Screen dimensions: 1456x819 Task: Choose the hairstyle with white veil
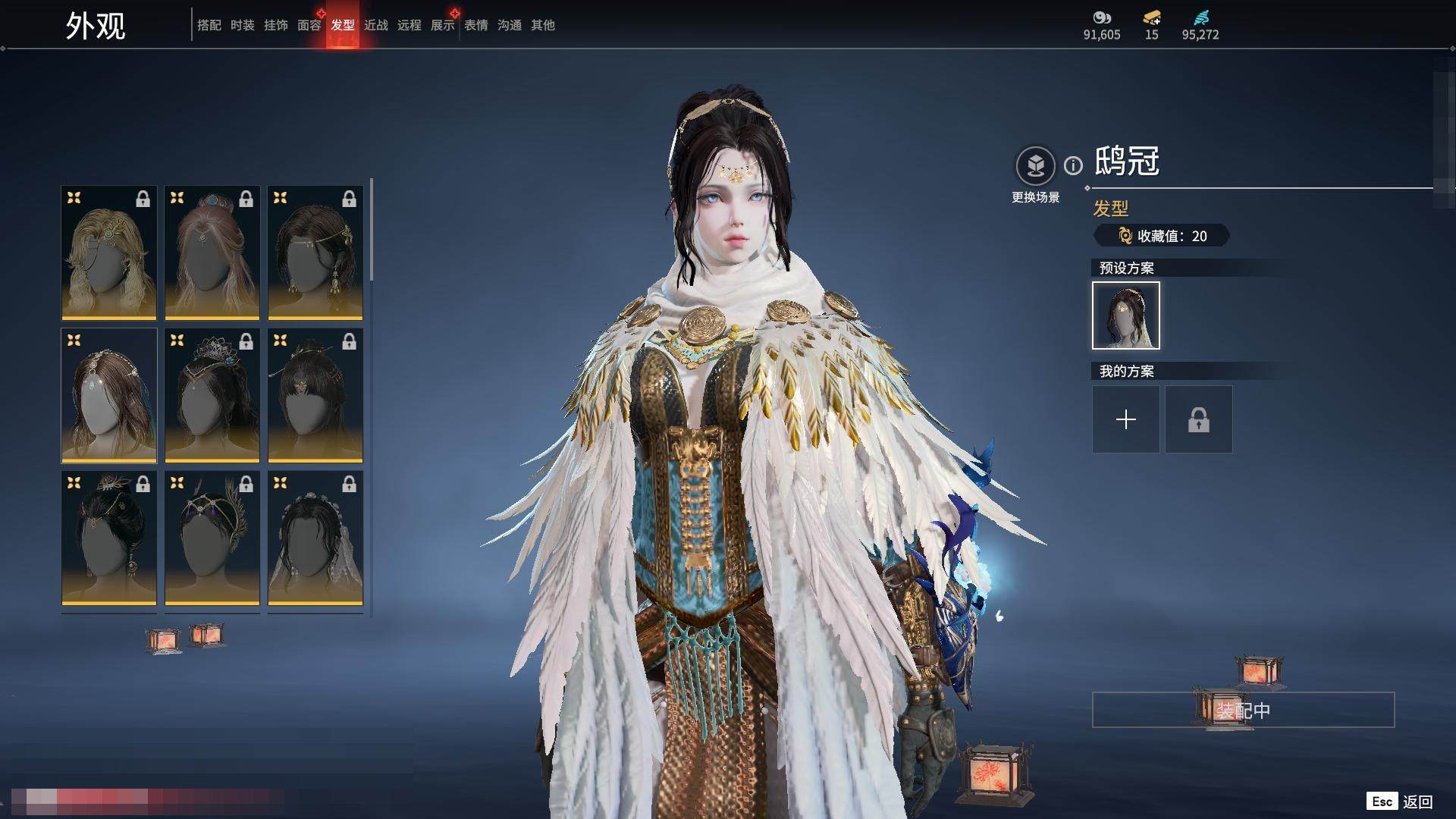[315, 538]
